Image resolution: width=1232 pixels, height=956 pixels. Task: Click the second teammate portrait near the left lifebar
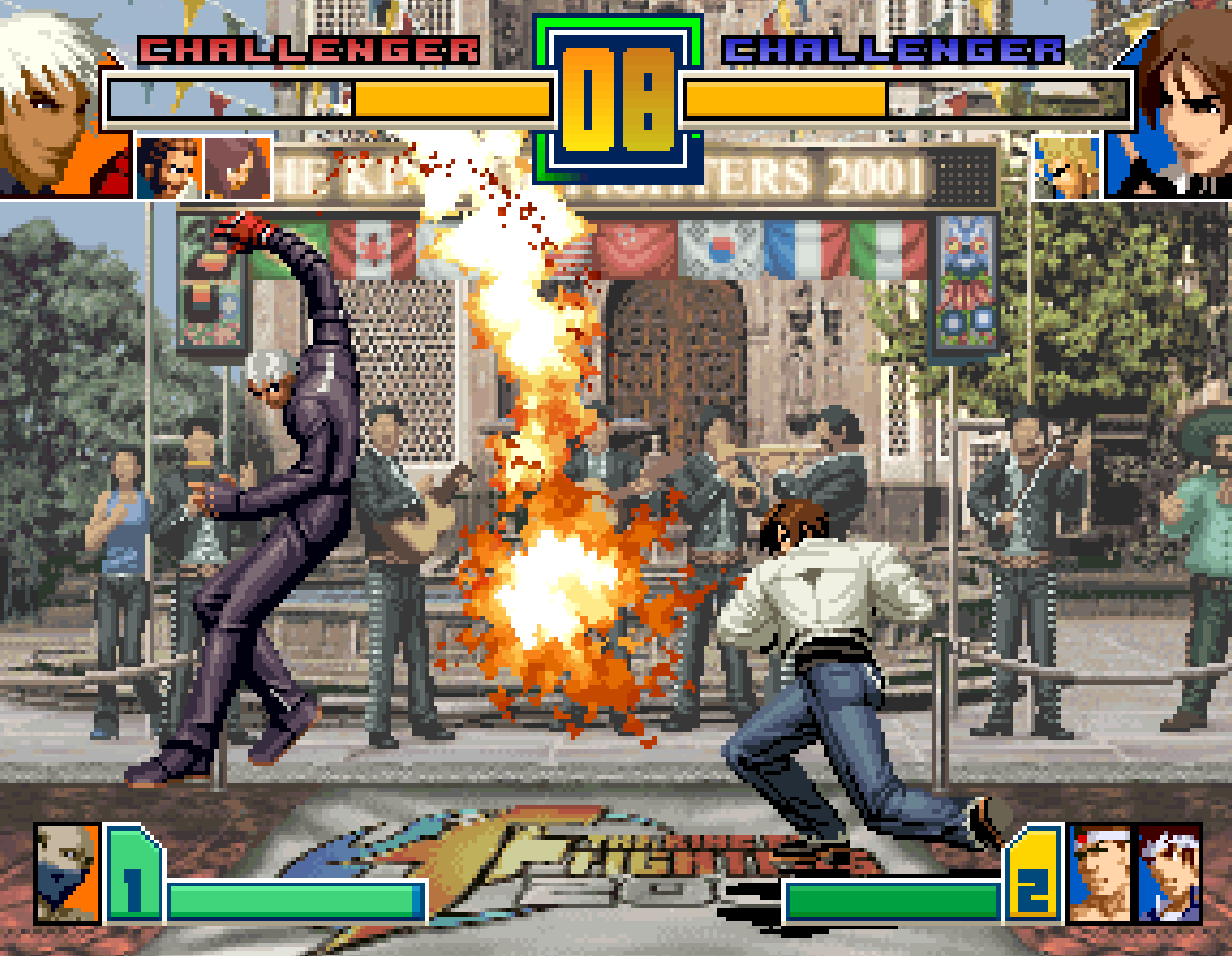237,166
